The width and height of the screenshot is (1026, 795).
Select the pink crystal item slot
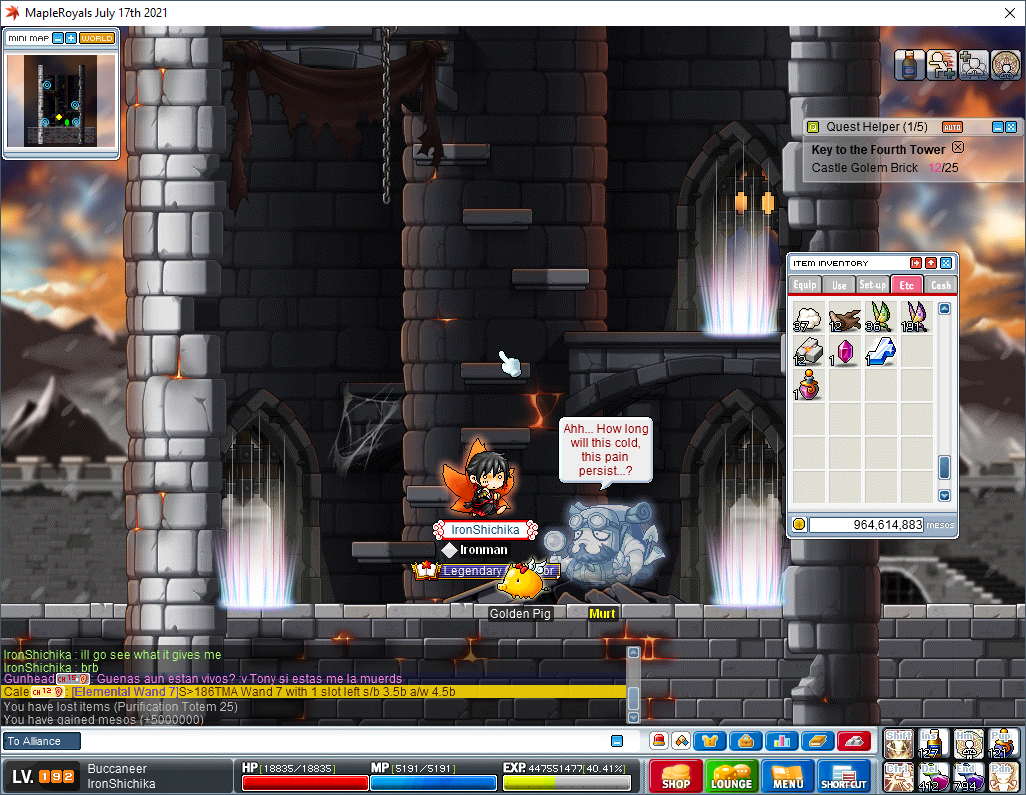click(x=845, y=352)
